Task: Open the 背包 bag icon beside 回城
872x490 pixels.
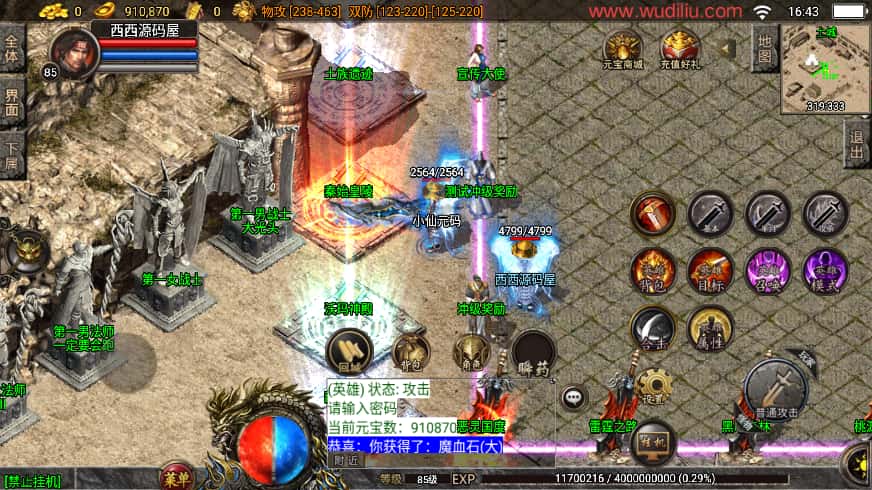Action: tap(411, 351)
